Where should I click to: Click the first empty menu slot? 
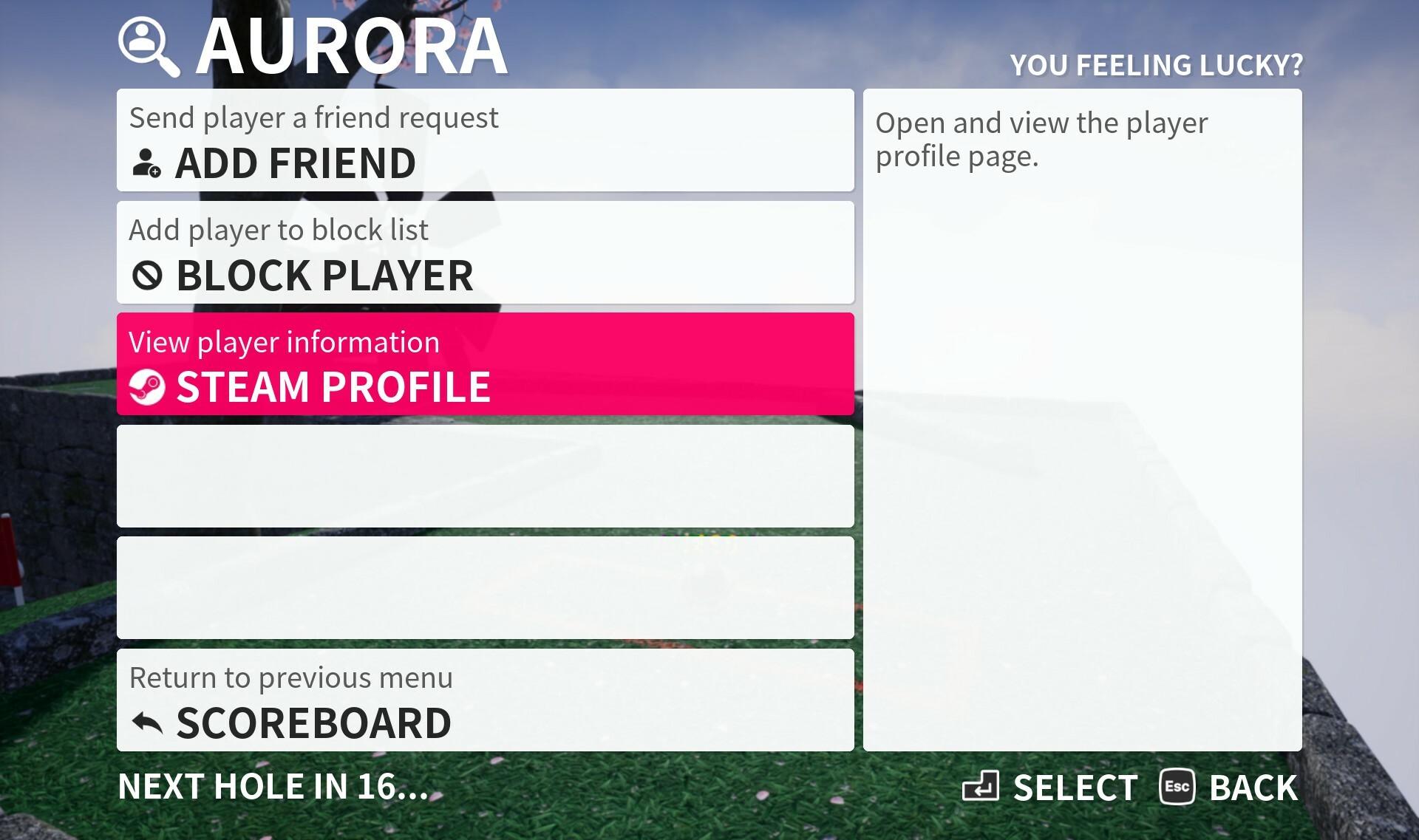(485, 476)
